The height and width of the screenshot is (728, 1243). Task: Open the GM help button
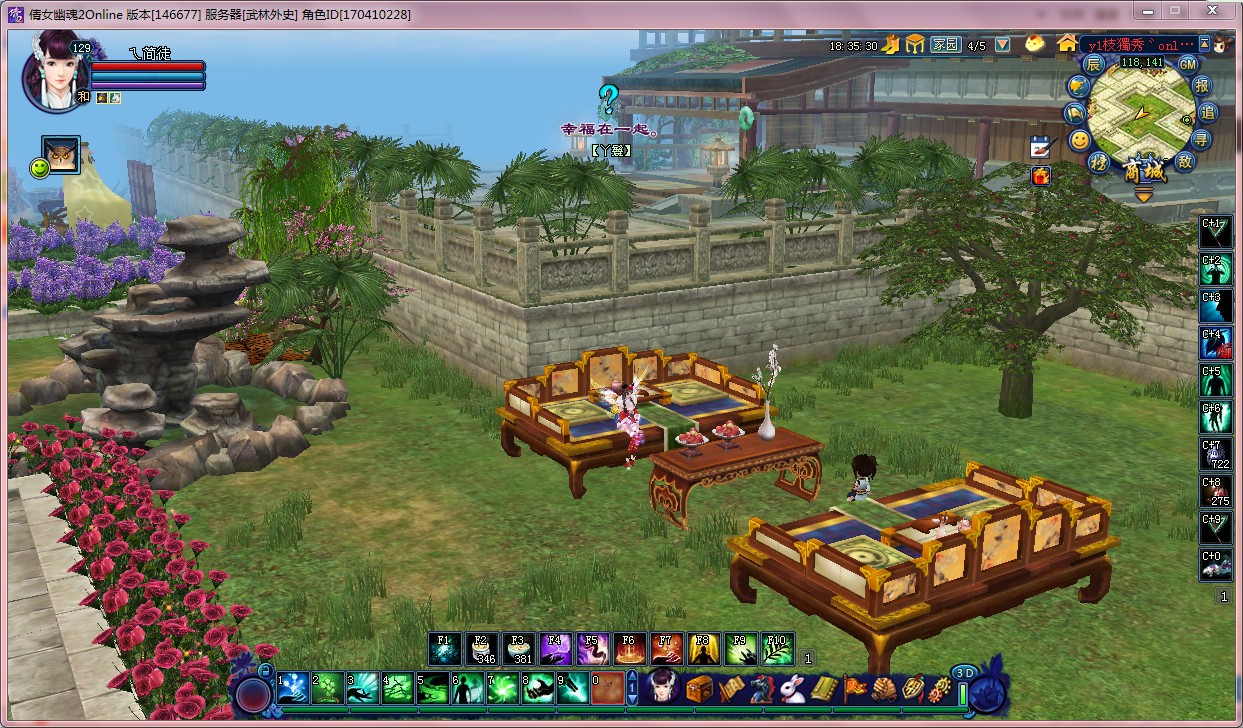(1187, 64)
